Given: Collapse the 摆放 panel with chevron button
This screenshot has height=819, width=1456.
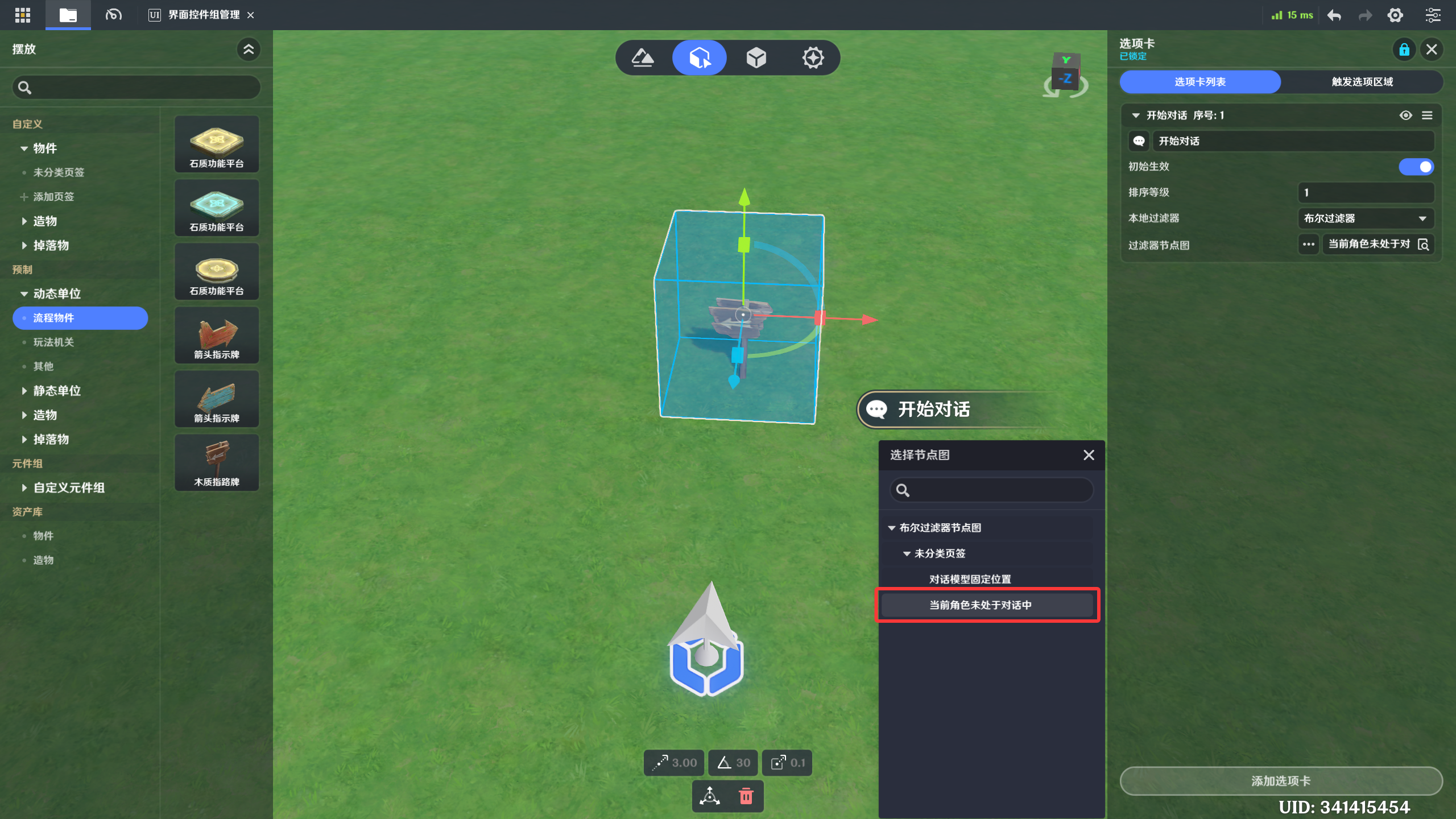Looking at the screenshot, I should [249, 49].
